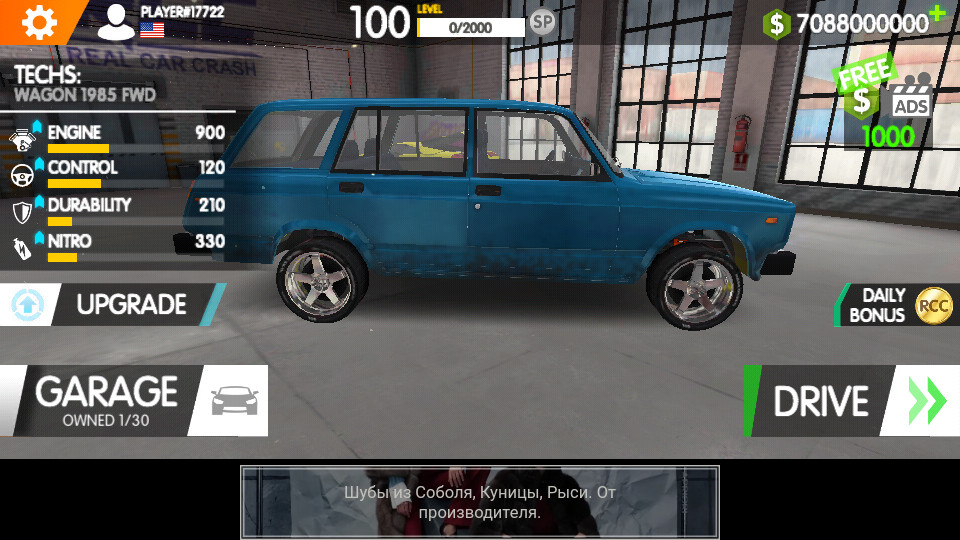The image size is (960, 540).
Task: Start driving with the Drive button
Action: click(x=848, y=401)
